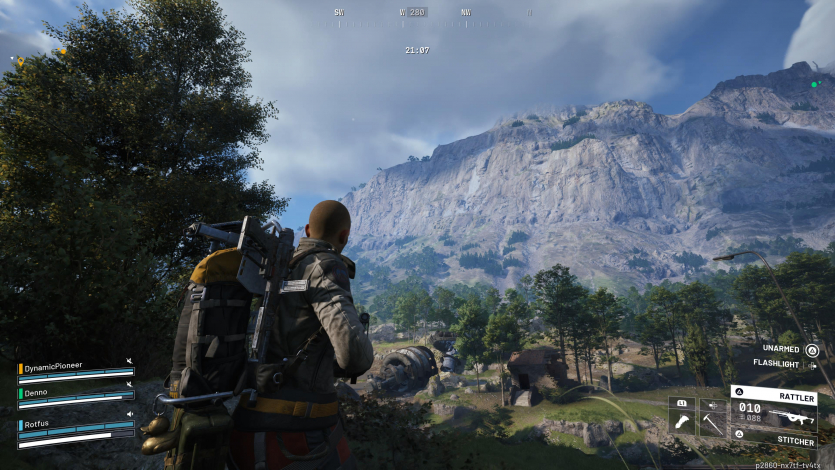Choose the bandage quick-use item slot

coord(682,422)
